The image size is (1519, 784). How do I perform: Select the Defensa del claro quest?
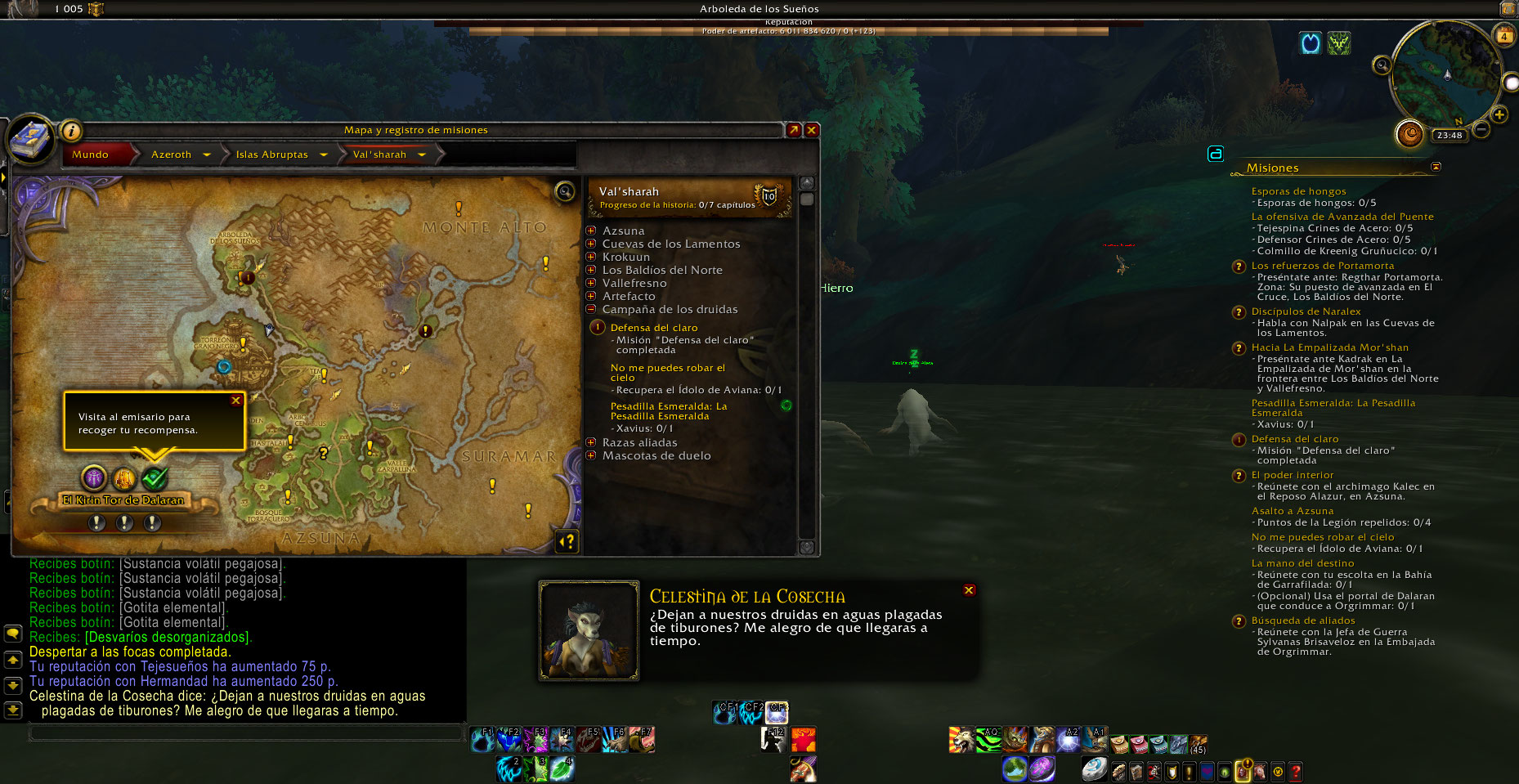(654, 328)
